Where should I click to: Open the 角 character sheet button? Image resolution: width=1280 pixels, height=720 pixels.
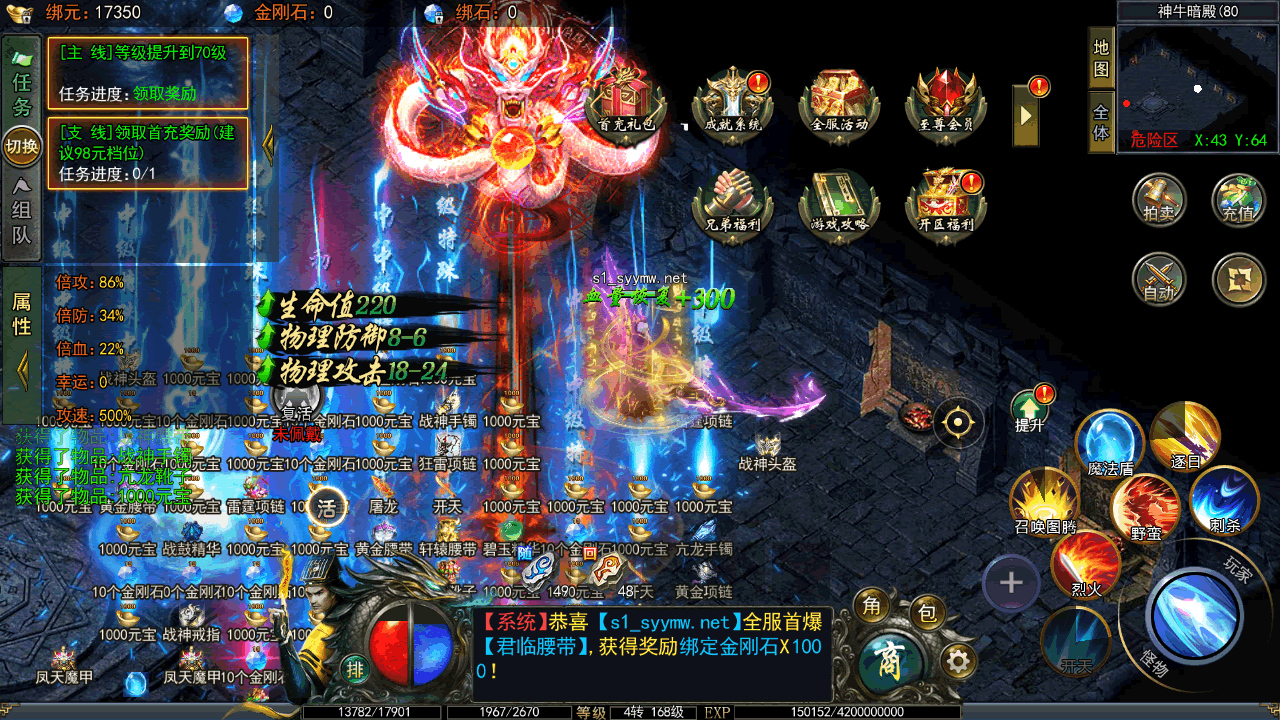click(872, 605)
